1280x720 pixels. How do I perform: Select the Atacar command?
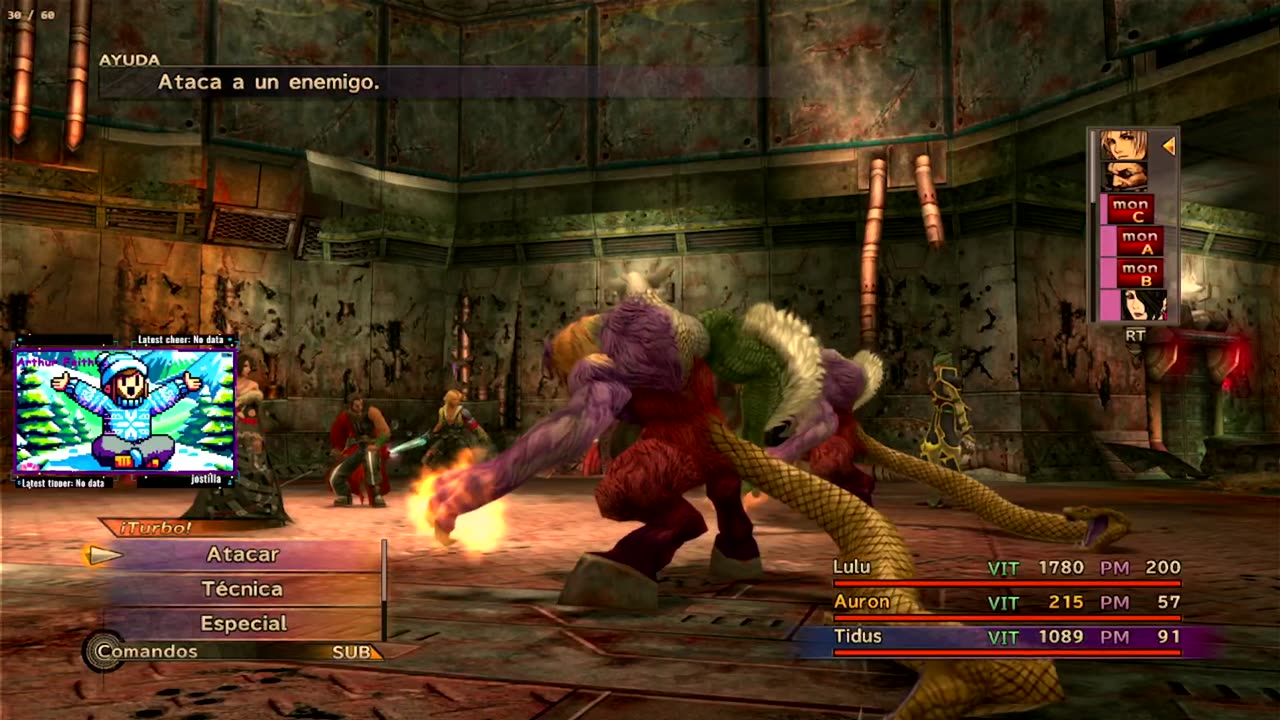[243, 554]
